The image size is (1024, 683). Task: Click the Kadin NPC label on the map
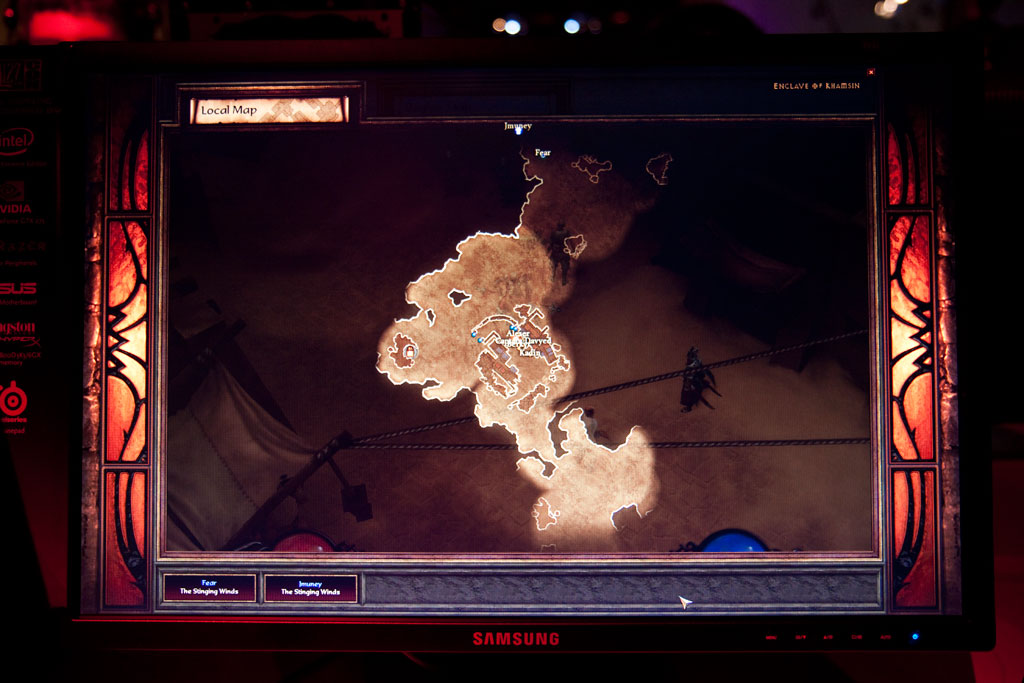530,353
